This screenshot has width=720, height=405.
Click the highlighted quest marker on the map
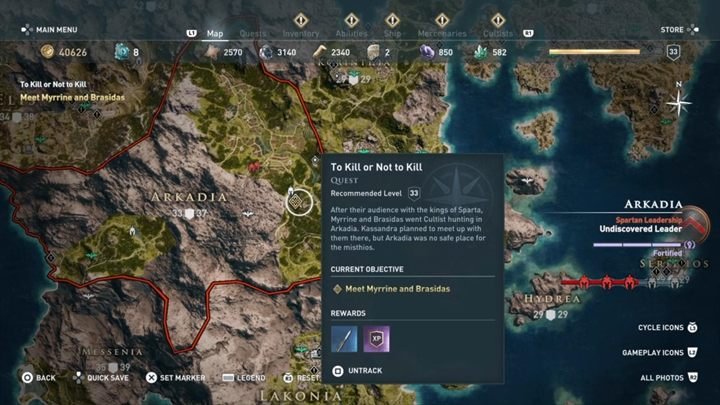(297, 203)
